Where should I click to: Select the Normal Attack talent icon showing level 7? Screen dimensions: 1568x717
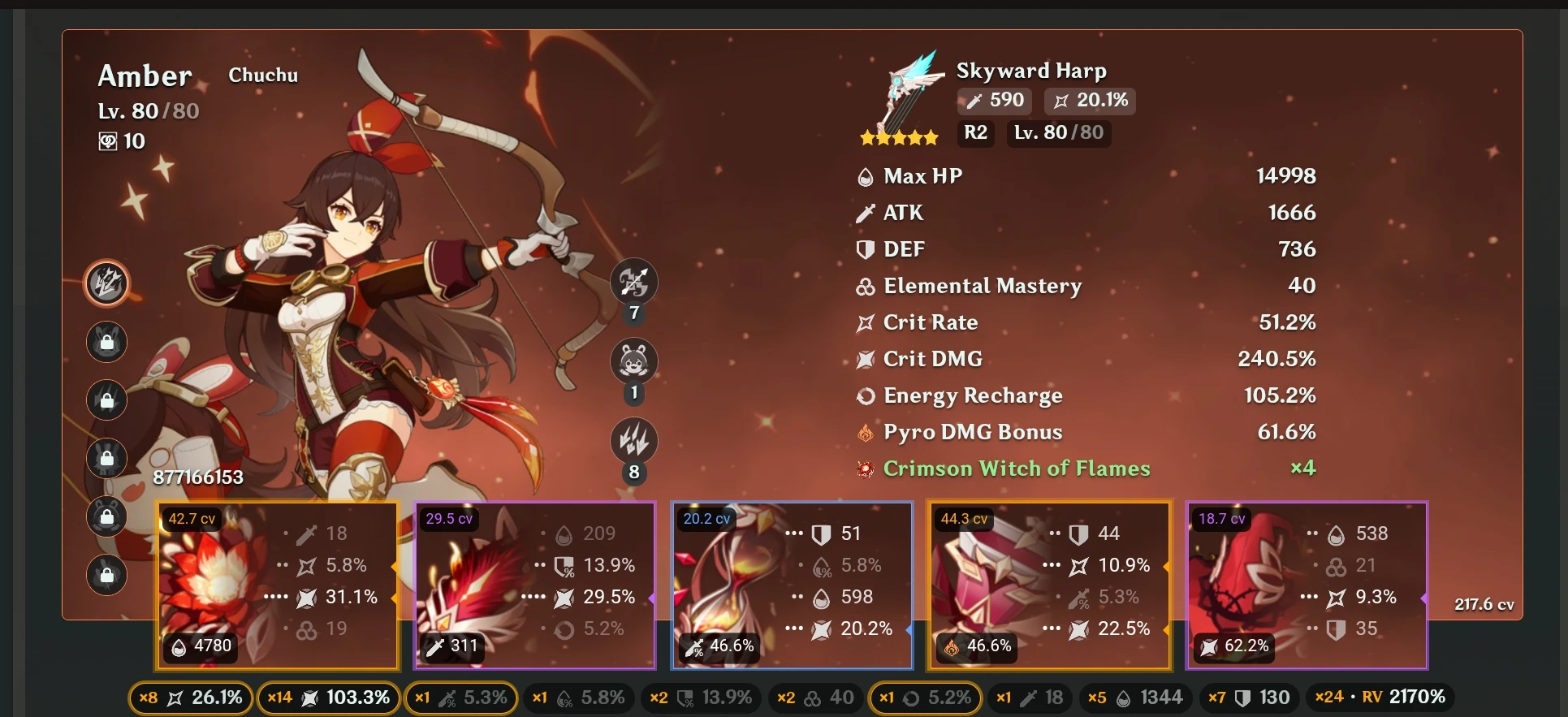point(633,280)
